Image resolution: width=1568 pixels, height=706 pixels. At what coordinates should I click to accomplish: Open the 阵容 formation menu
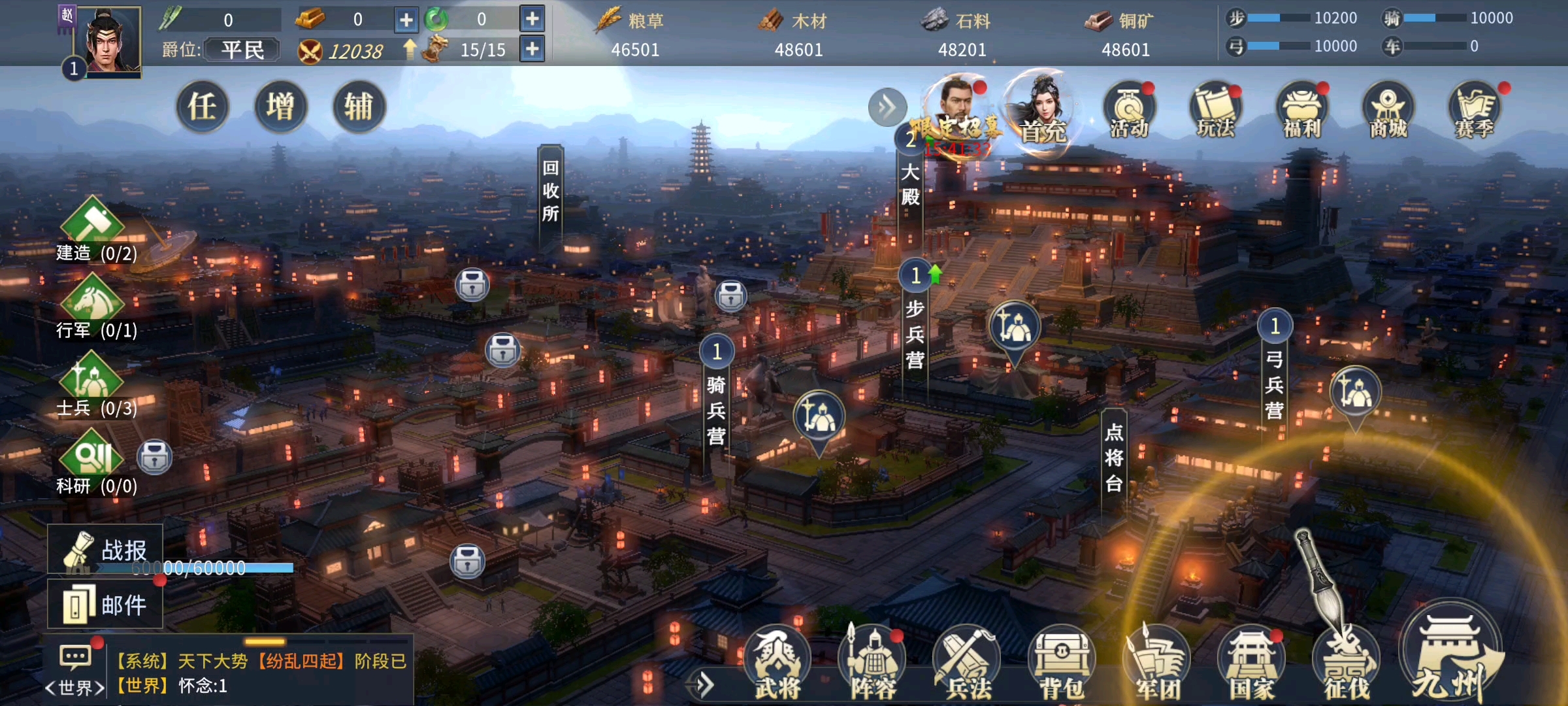pyautogui.click(x=874, y=662)
